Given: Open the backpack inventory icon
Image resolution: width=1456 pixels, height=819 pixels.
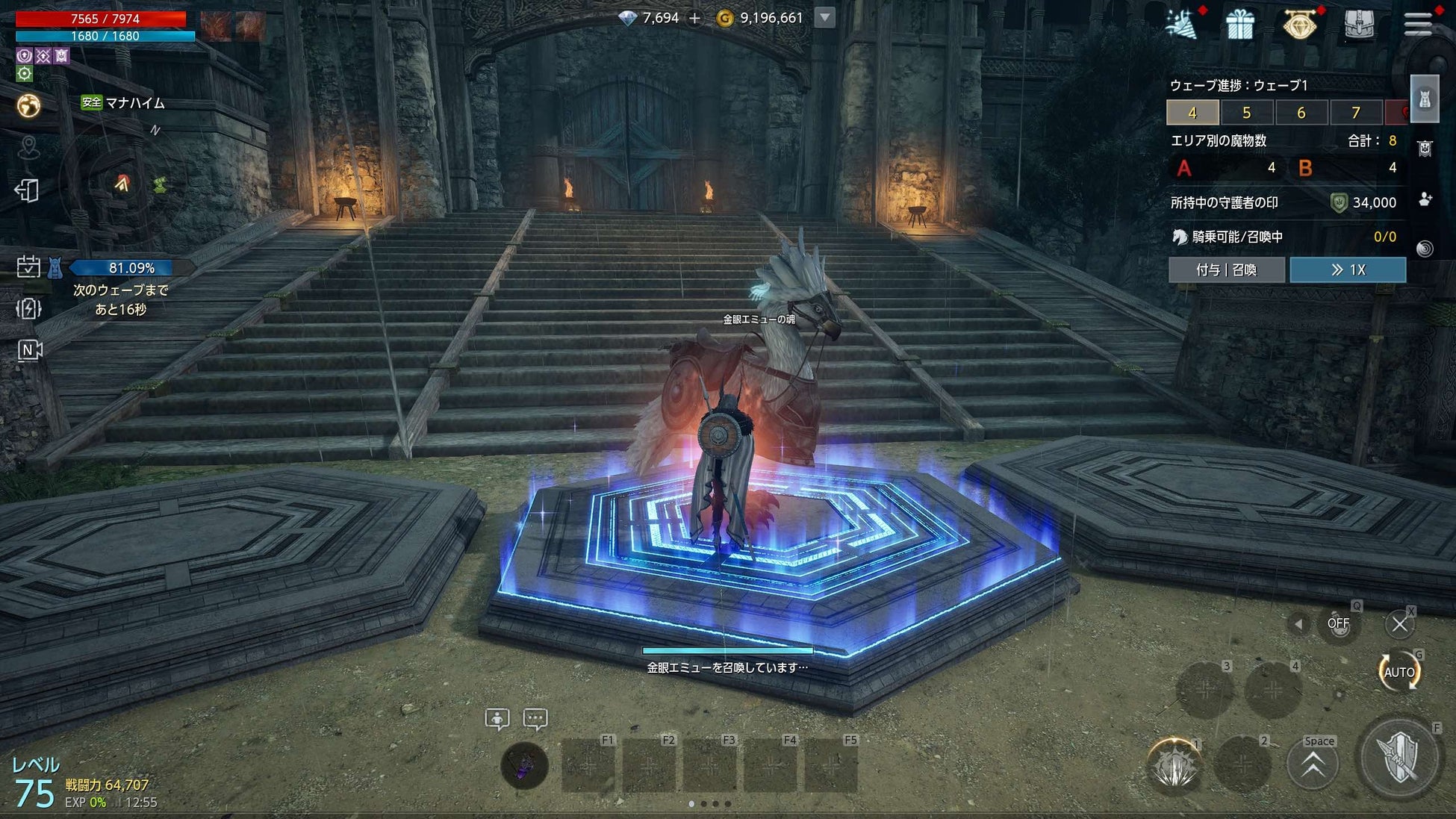Looking at the screenshot, I should click(1359, 25).
